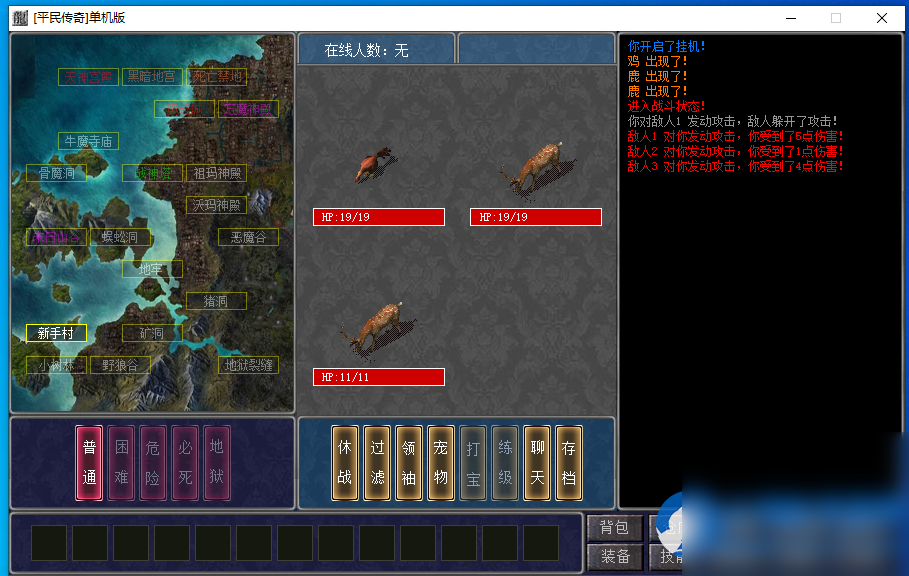Close the game window
The height and width of the screenshot is (576, 909).
881,18
